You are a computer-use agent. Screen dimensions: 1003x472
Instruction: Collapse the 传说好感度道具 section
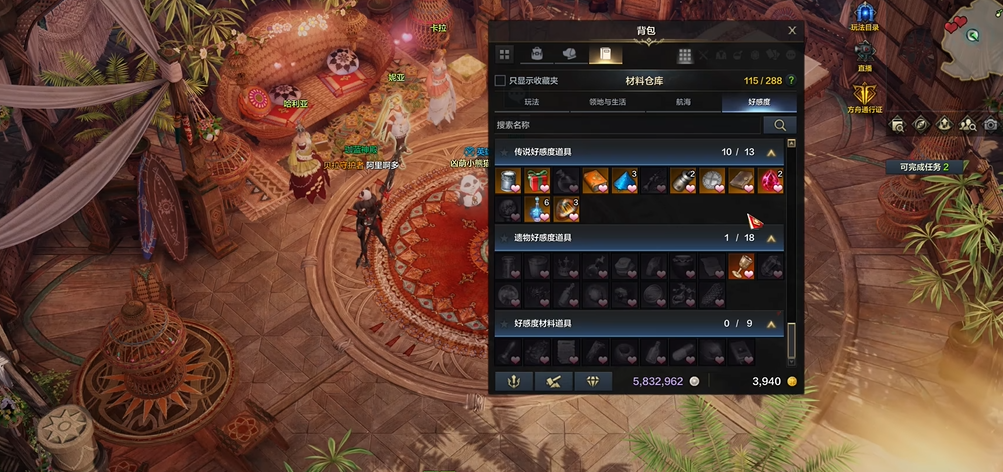pos(771,152)
